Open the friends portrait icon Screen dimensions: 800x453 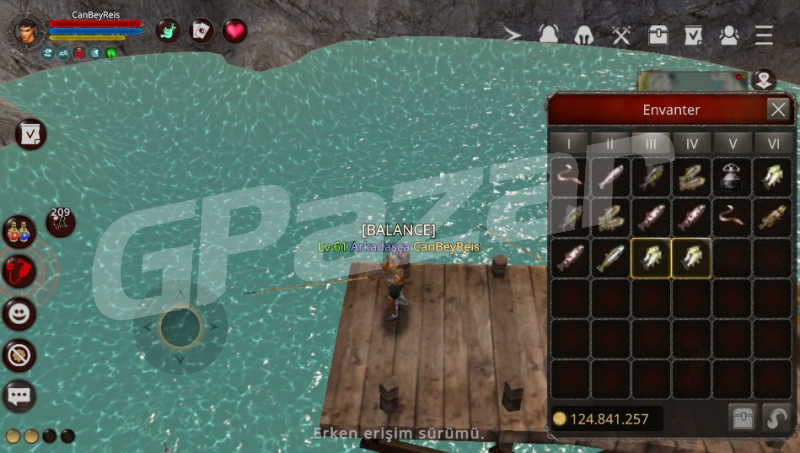(729, 35)
